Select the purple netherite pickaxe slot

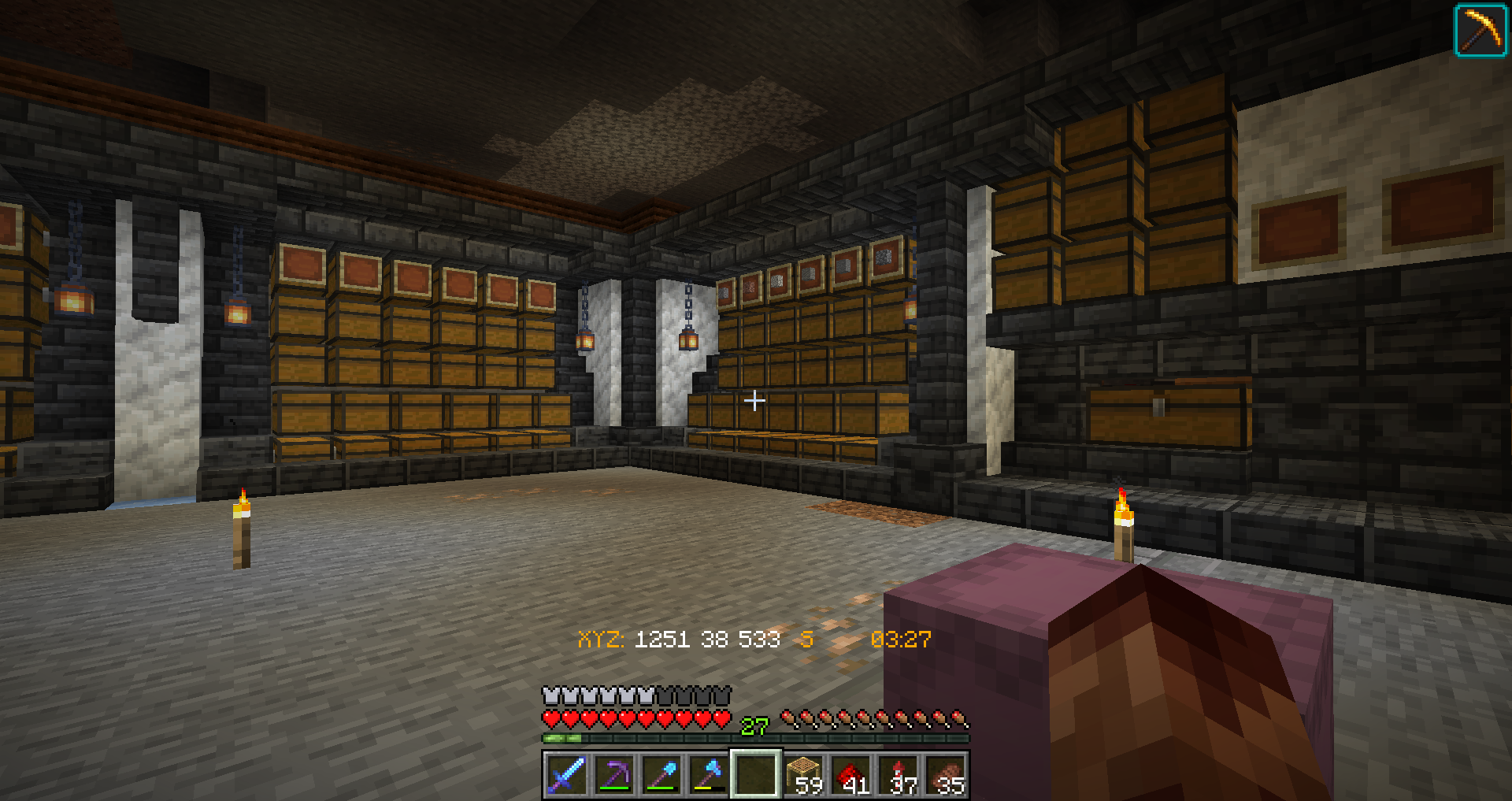pos(613,774)
